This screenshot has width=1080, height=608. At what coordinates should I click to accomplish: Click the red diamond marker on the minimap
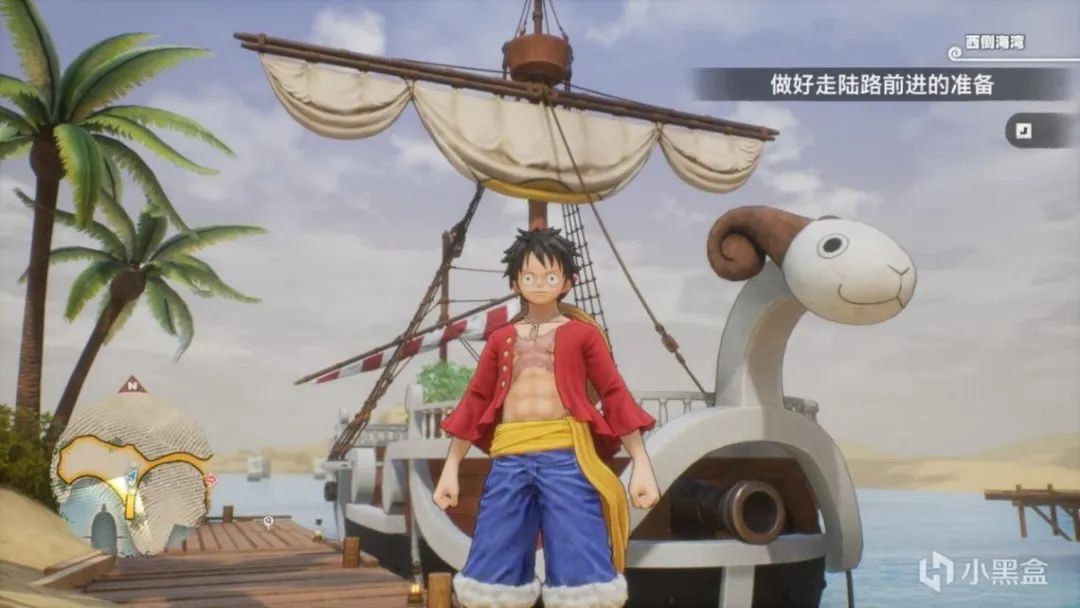click(x=209, y=480)
